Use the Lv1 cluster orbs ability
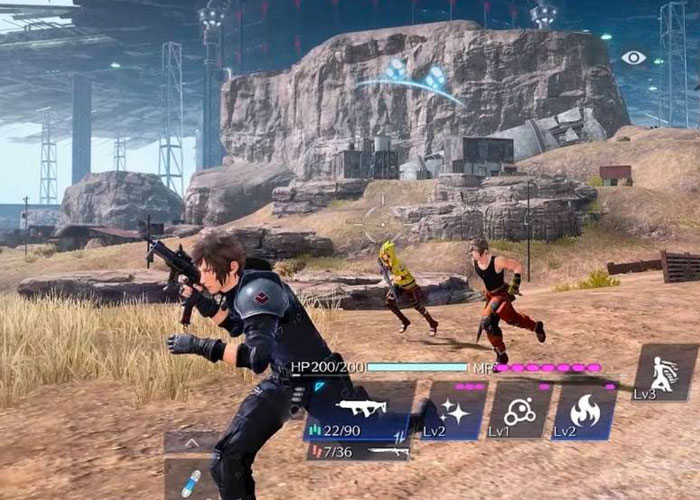 (x=518, y=410)
